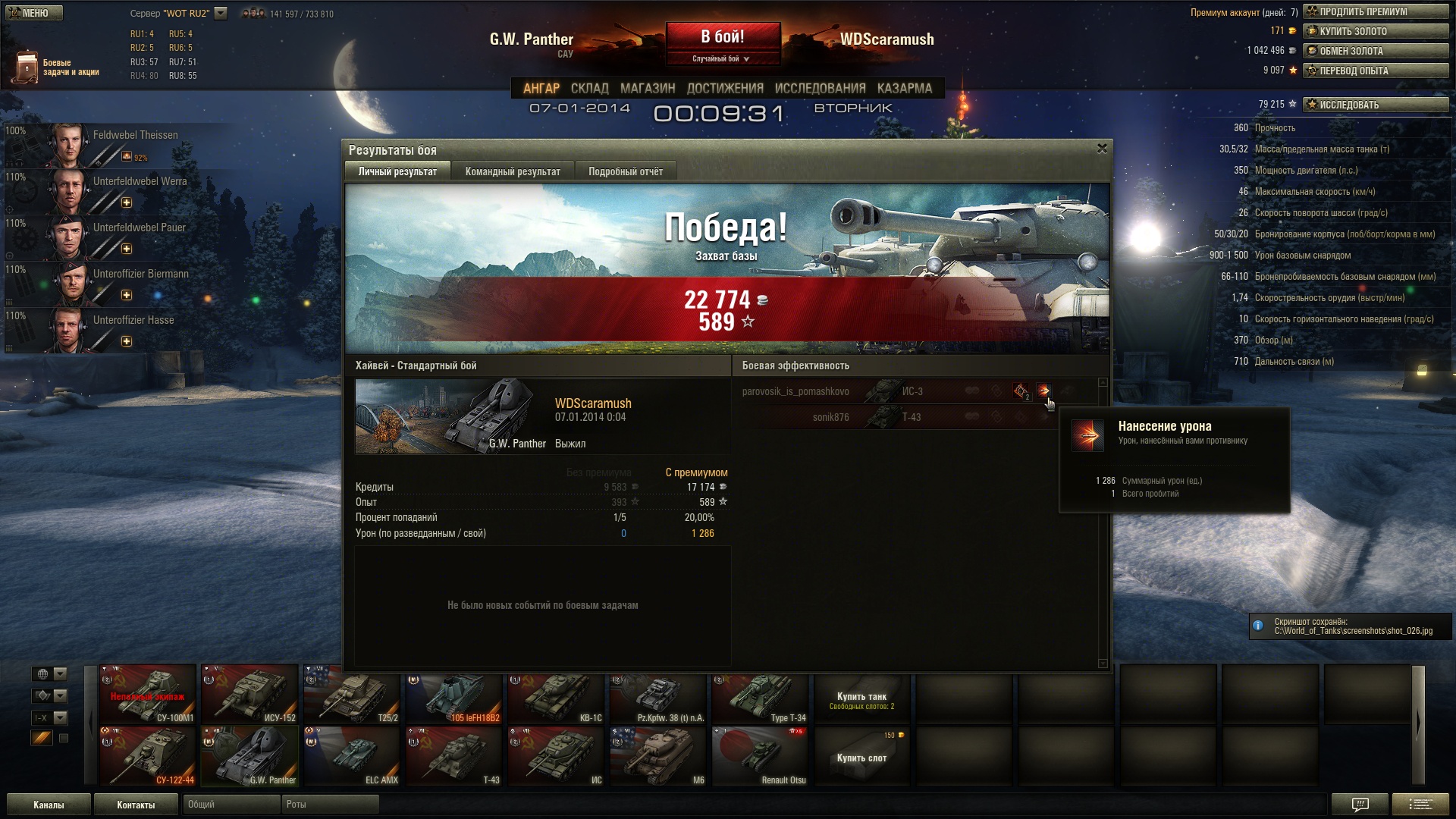Image resolution: width=1456 pixels, height=819 pixels.
Task: Show the ДОСТИЖЕНИЯ section
Action: pos(725,88)
